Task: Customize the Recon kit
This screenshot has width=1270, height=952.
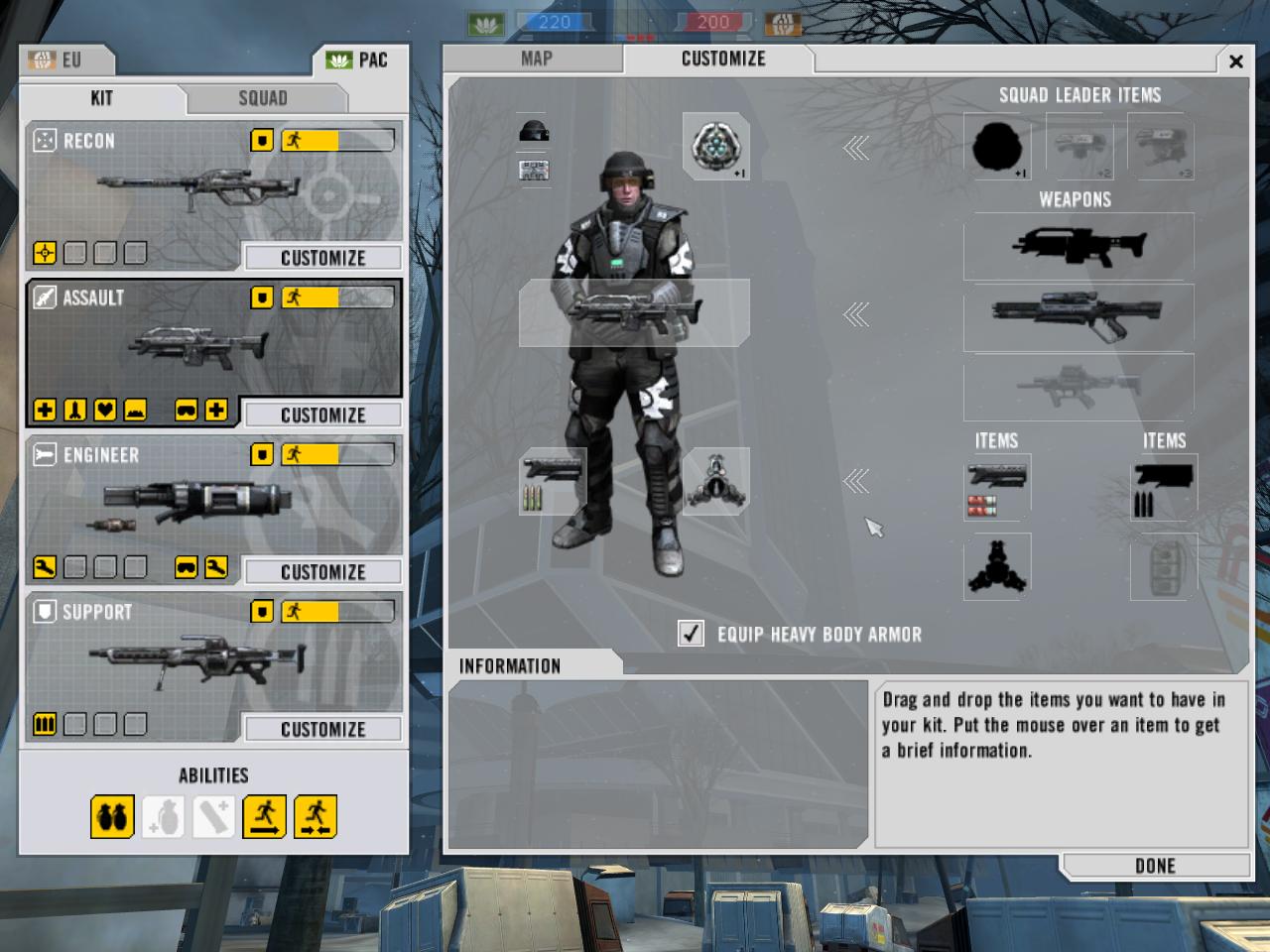Action: [322, 258]
